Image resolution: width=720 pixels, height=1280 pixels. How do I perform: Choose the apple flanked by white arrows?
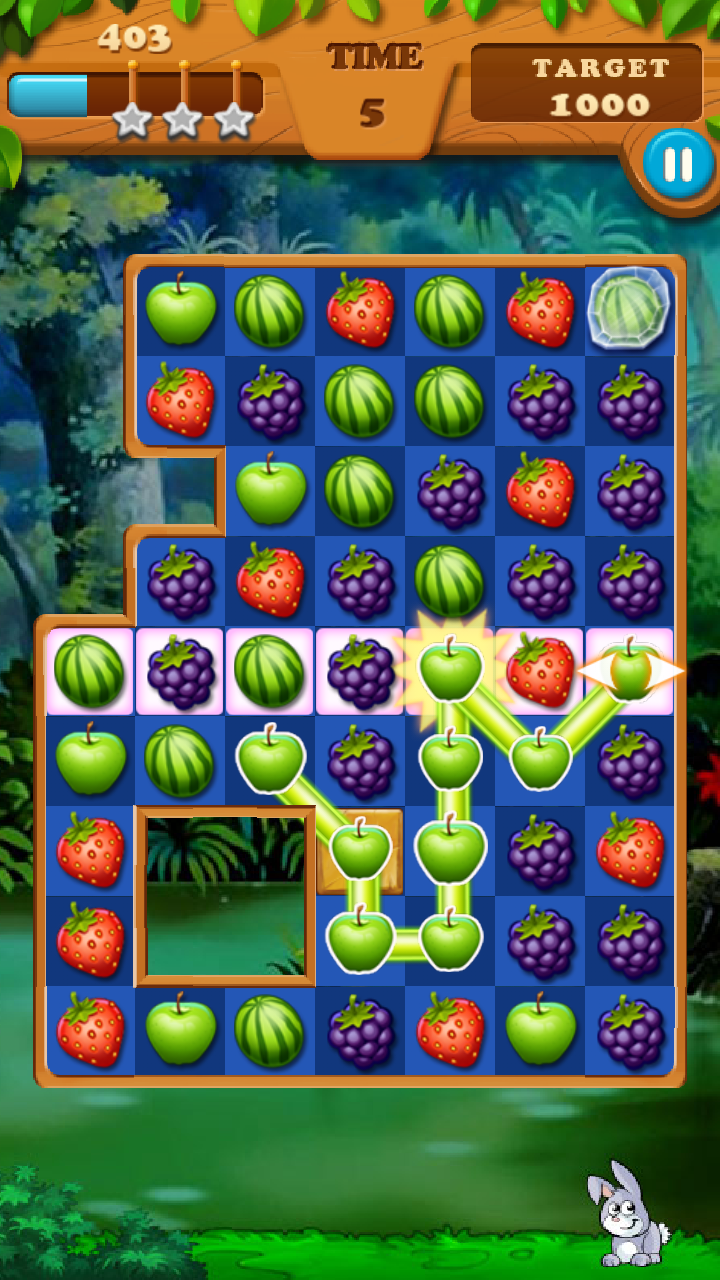pyautogui.click(x=631, y=671)
